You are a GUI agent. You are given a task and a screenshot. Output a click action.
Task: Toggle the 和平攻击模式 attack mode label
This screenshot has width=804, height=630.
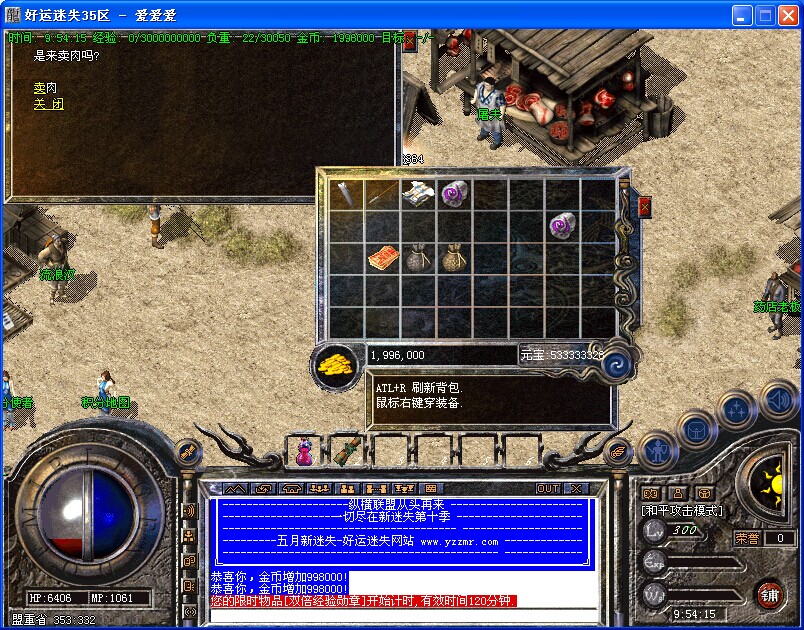pyautogui.click(x=683, y=511)
